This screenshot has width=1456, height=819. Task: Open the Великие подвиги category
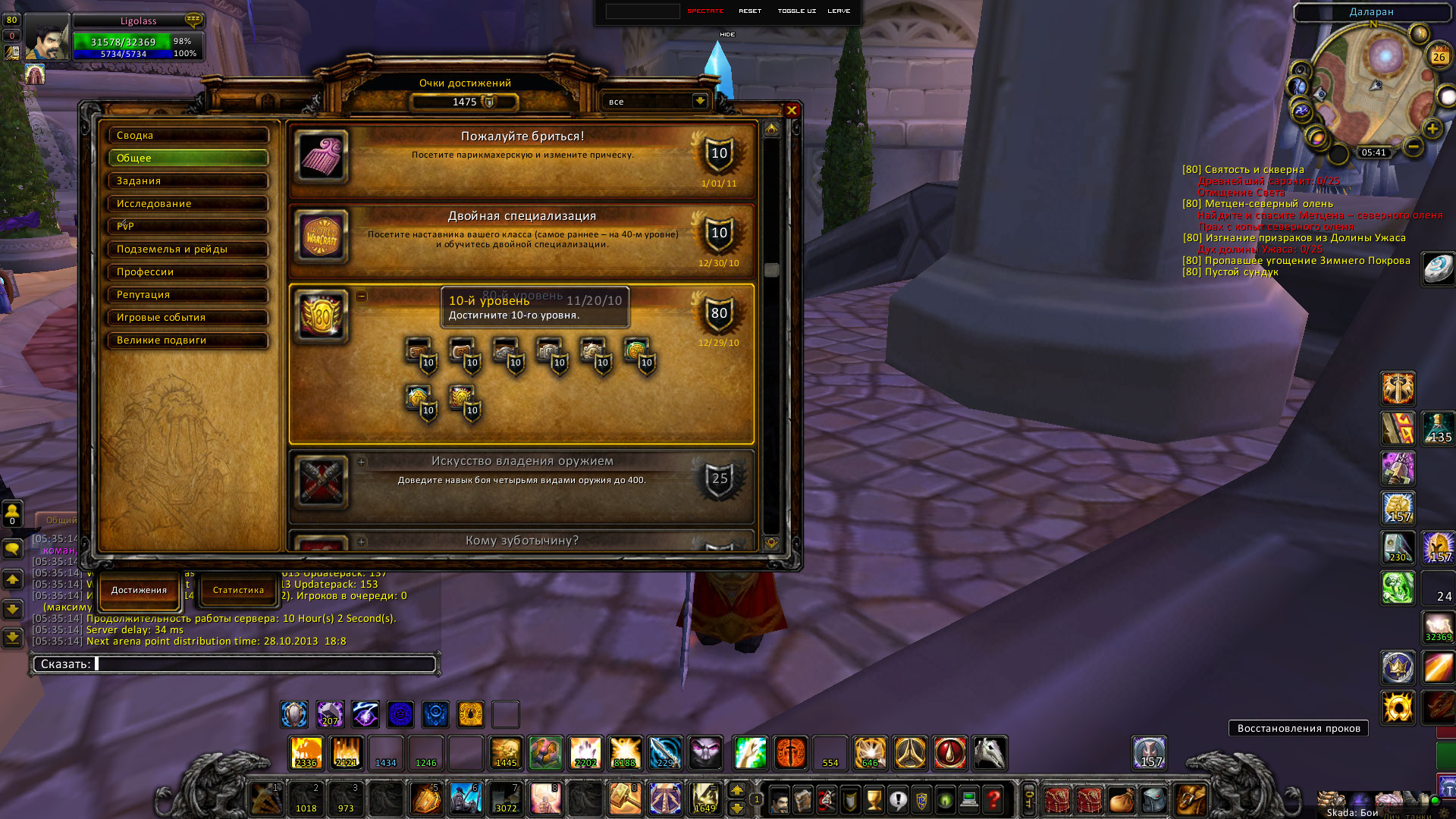point(188,340)
